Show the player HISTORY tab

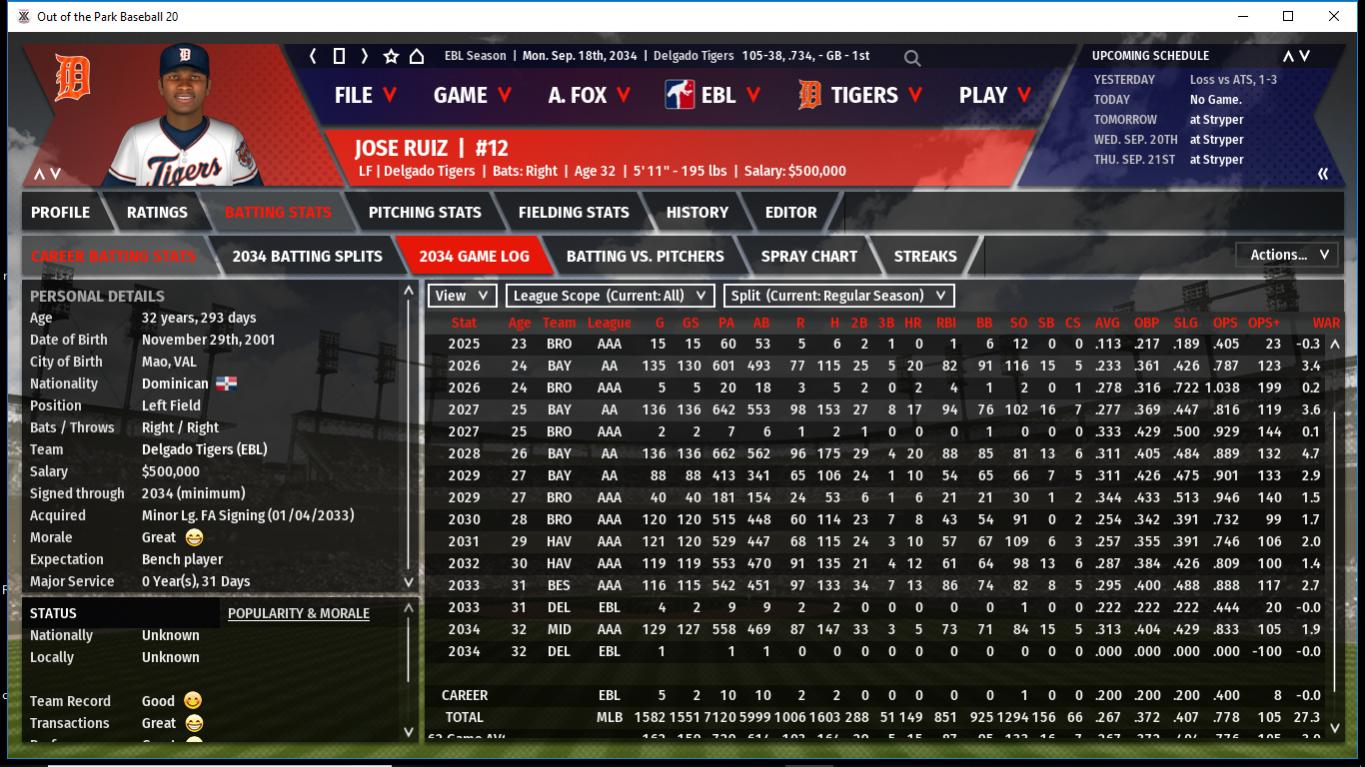coord(697,212)
